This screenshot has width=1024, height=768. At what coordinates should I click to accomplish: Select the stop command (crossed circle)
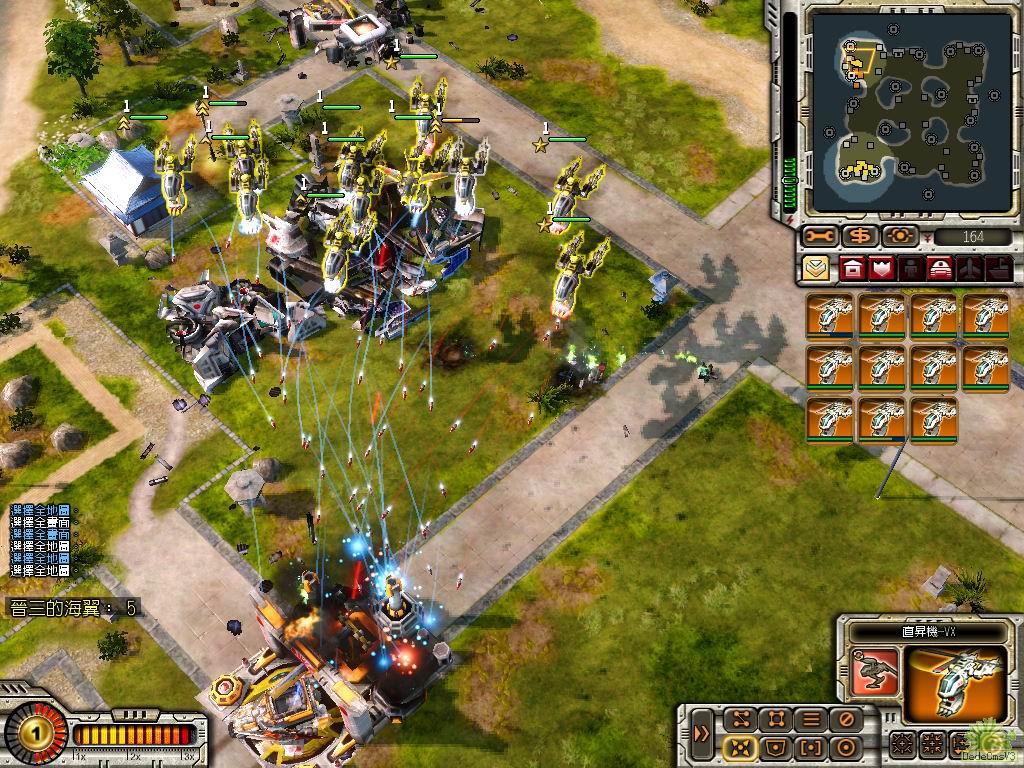point(846,719)
